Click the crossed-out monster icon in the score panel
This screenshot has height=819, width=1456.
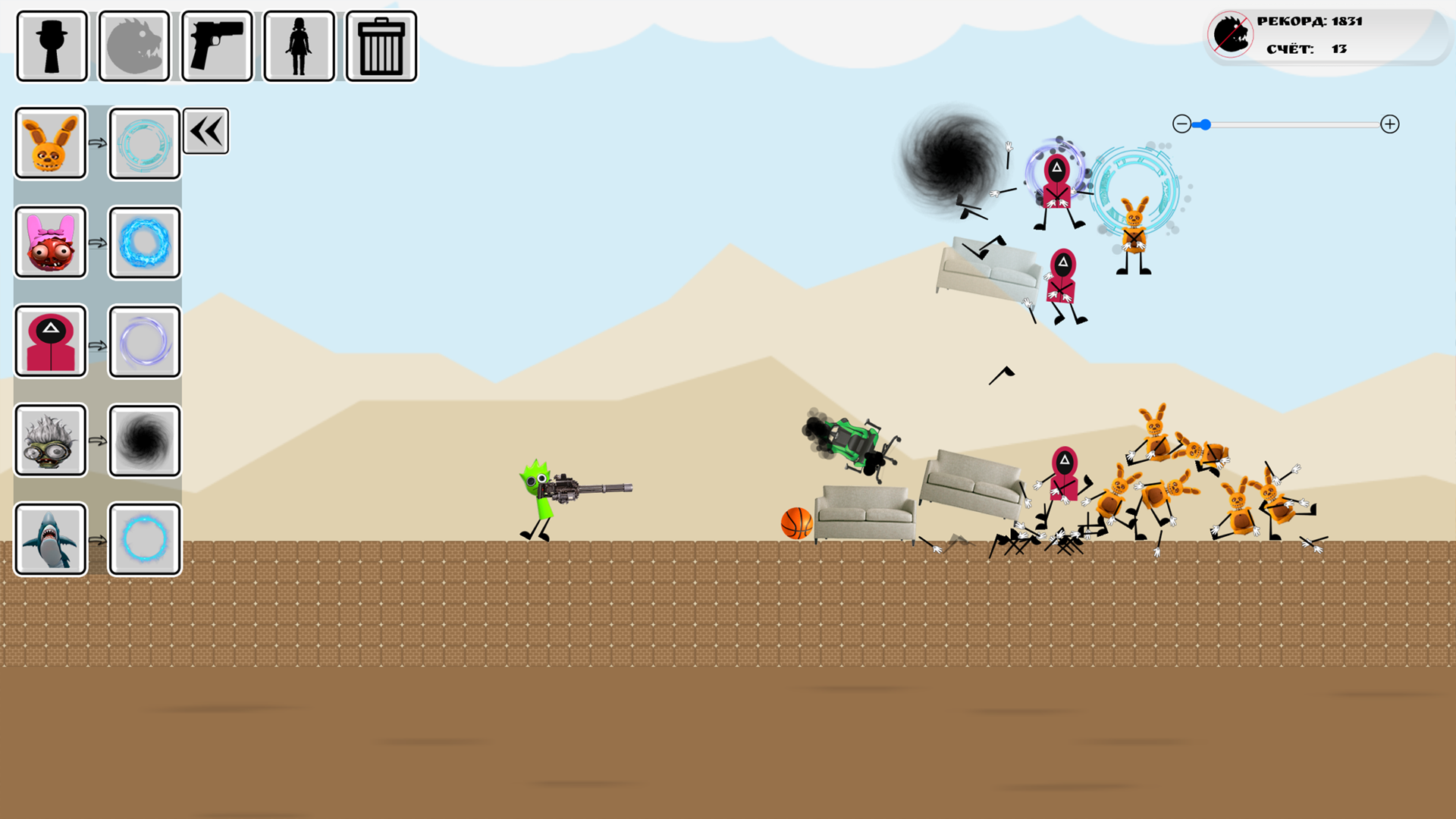pyautogui.click(x=1230, y=33)
